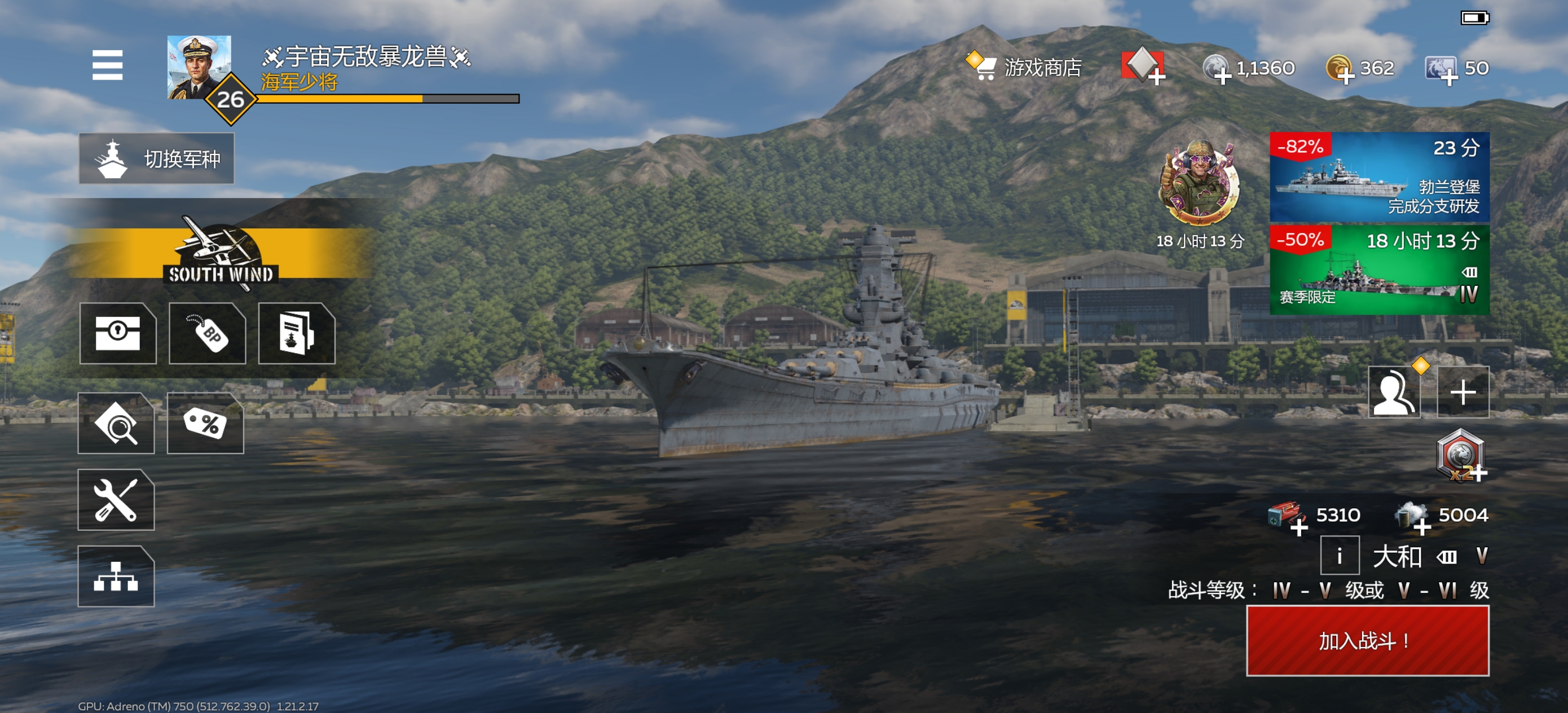Screen dimensions: 1568x713
Task: Open the research tree icon
Action: coord(116,576)
